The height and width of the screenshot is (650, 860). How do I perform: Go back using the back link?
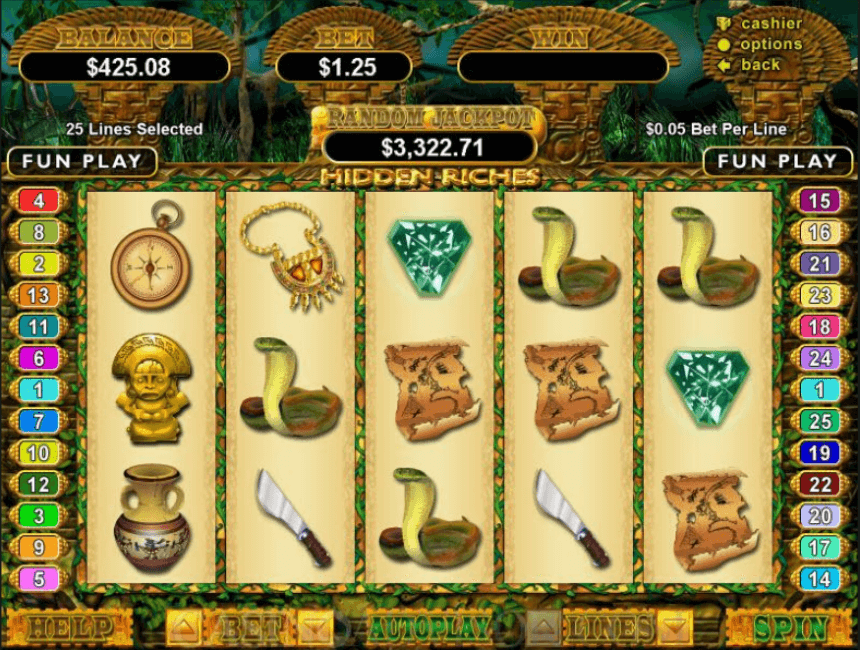[760, 65]
